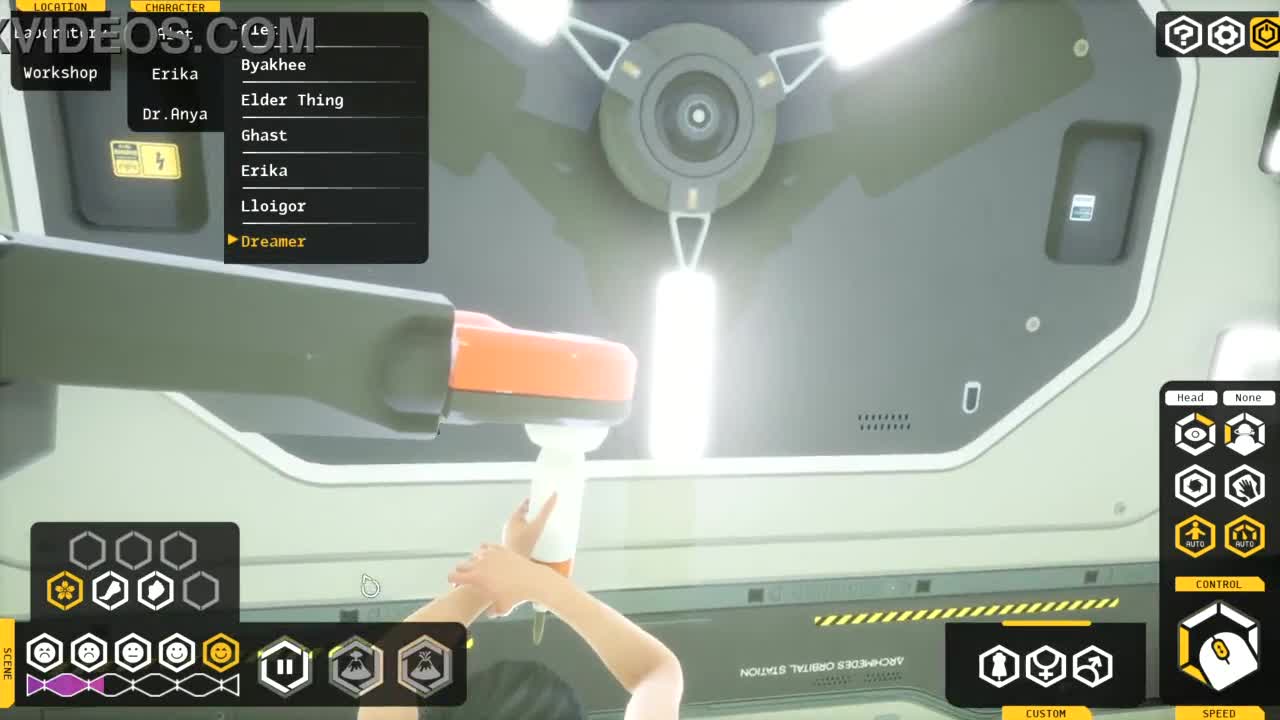Image resolution: width=1280 pixels, height=720 pixels.
Task: Open the settings gear icon
Action: point(1226,36)
